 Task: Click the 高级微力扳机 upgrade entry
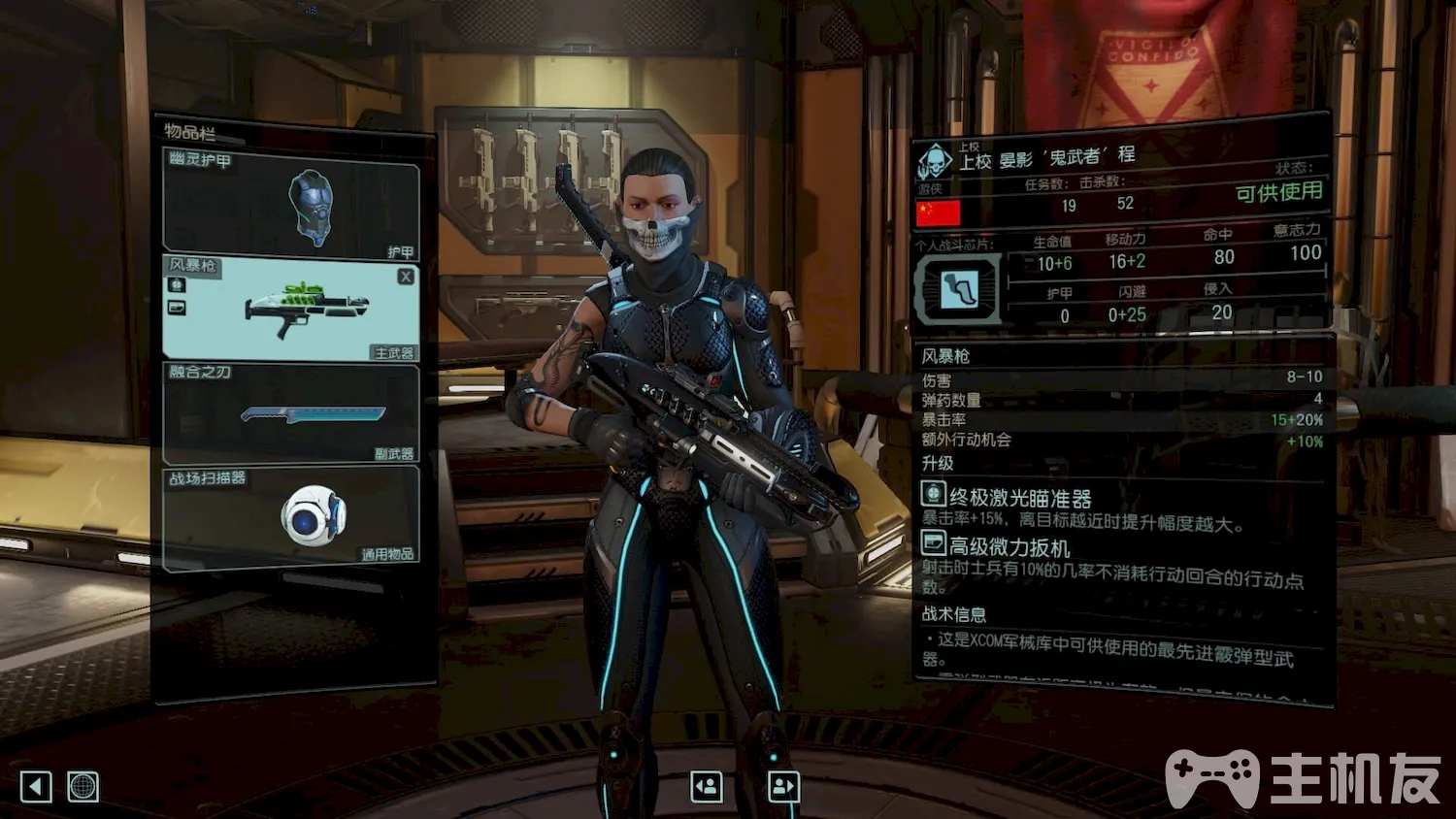(1009, 547)
